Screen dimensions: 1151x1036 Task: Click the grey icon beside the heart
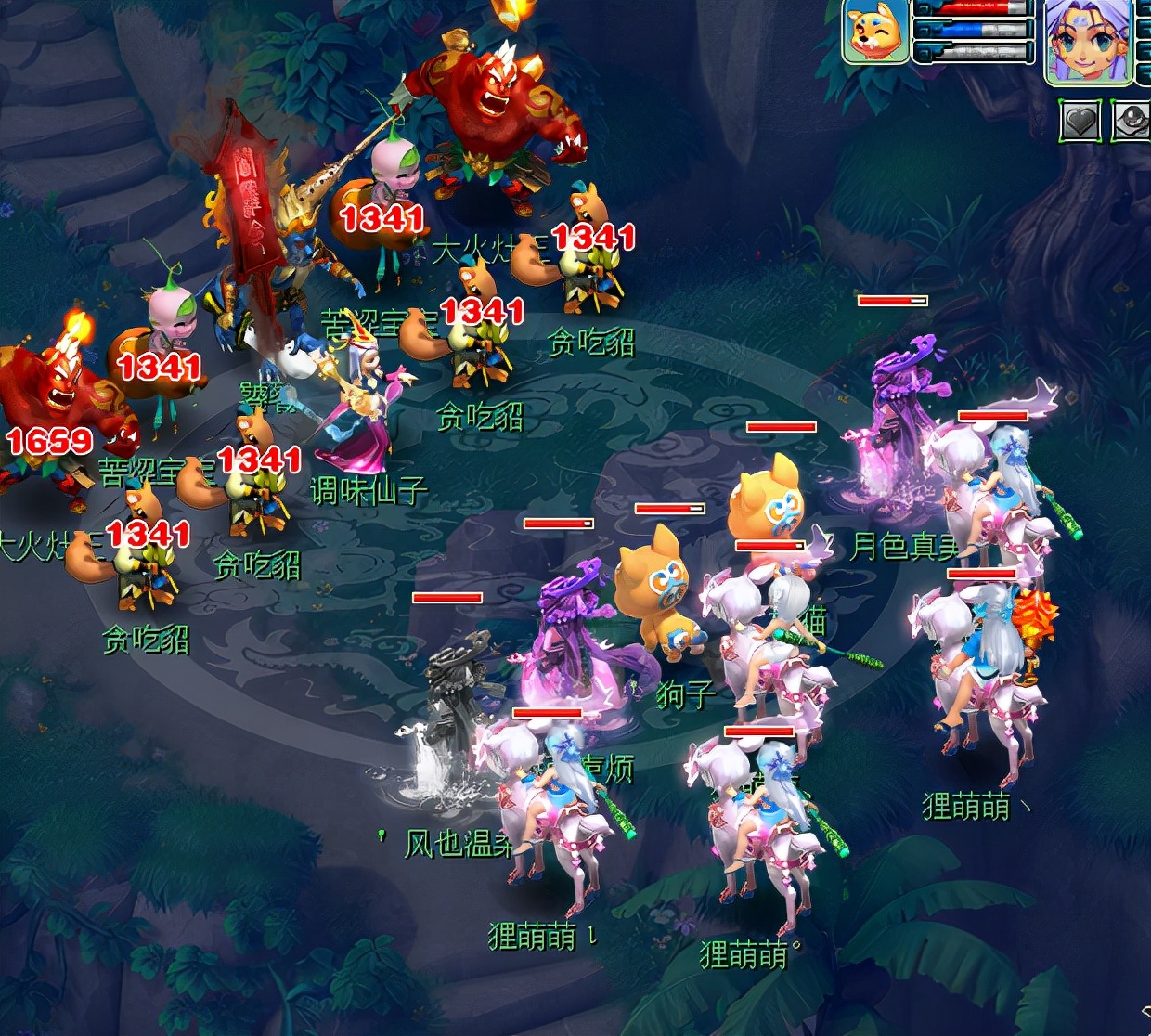[x=1132, y=121]
